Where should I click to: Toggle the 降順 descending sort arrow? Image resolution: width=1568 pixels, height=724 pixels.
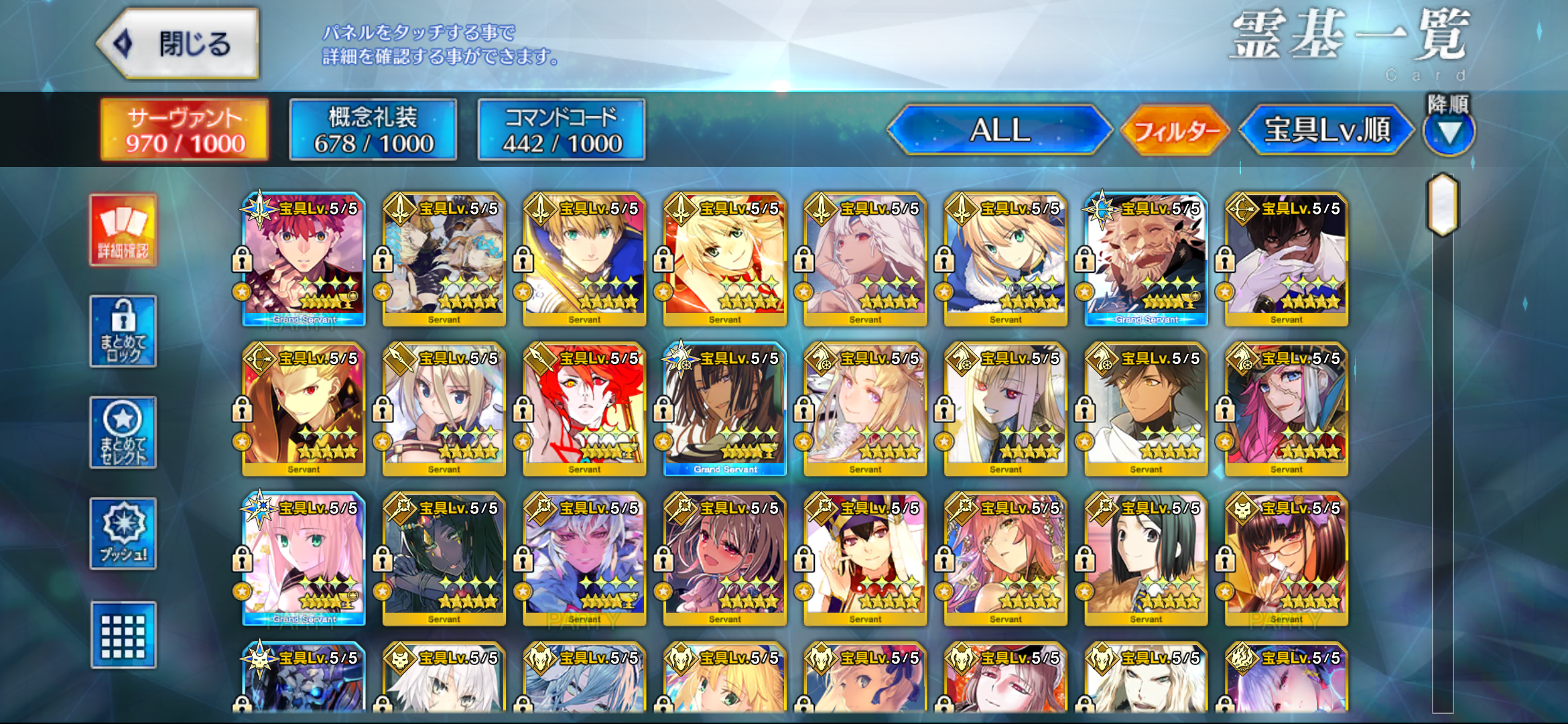coord(1449,131)
